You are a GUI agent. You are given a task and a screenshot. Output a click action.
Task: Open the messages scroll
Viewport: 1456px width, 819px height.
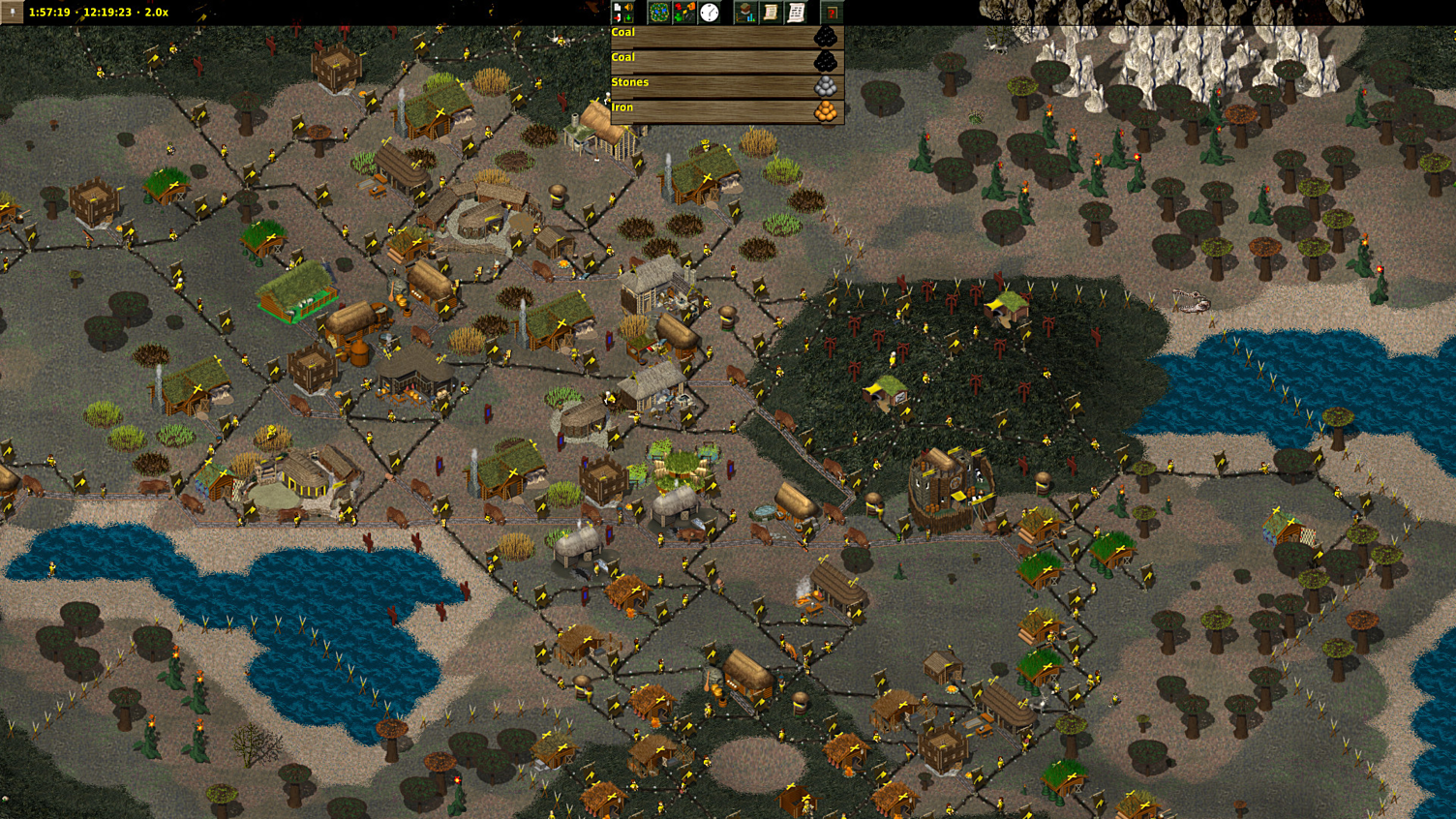coord(796,13)
